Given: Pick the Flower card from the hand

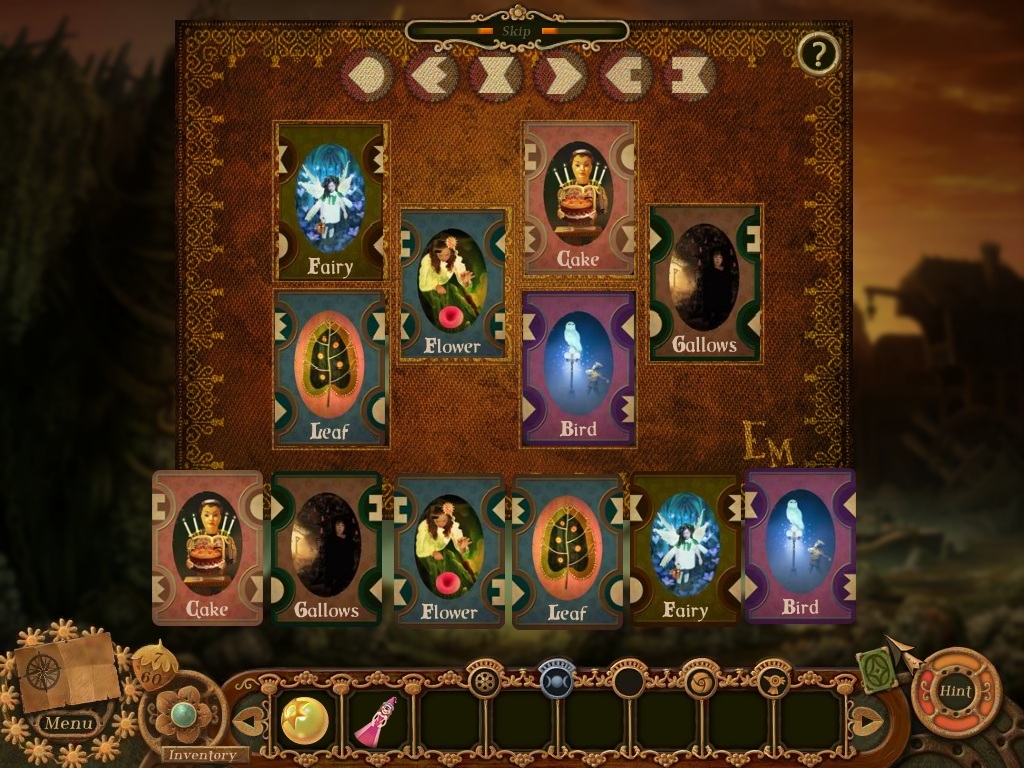Looking at the screenshot, I should click(449, 550).
